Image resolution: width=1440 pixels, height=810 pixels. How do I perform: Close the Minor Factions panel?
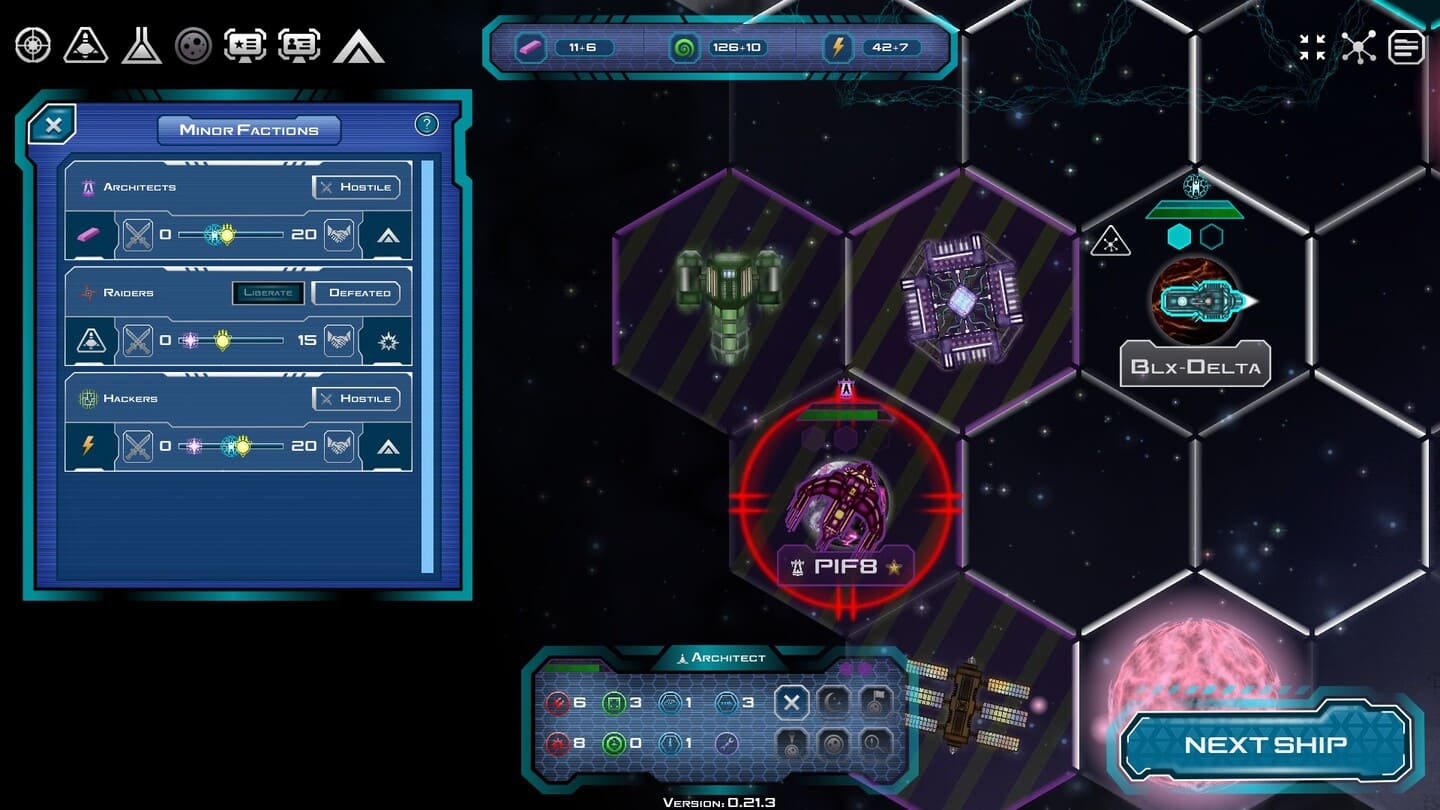tap(54, 126)
